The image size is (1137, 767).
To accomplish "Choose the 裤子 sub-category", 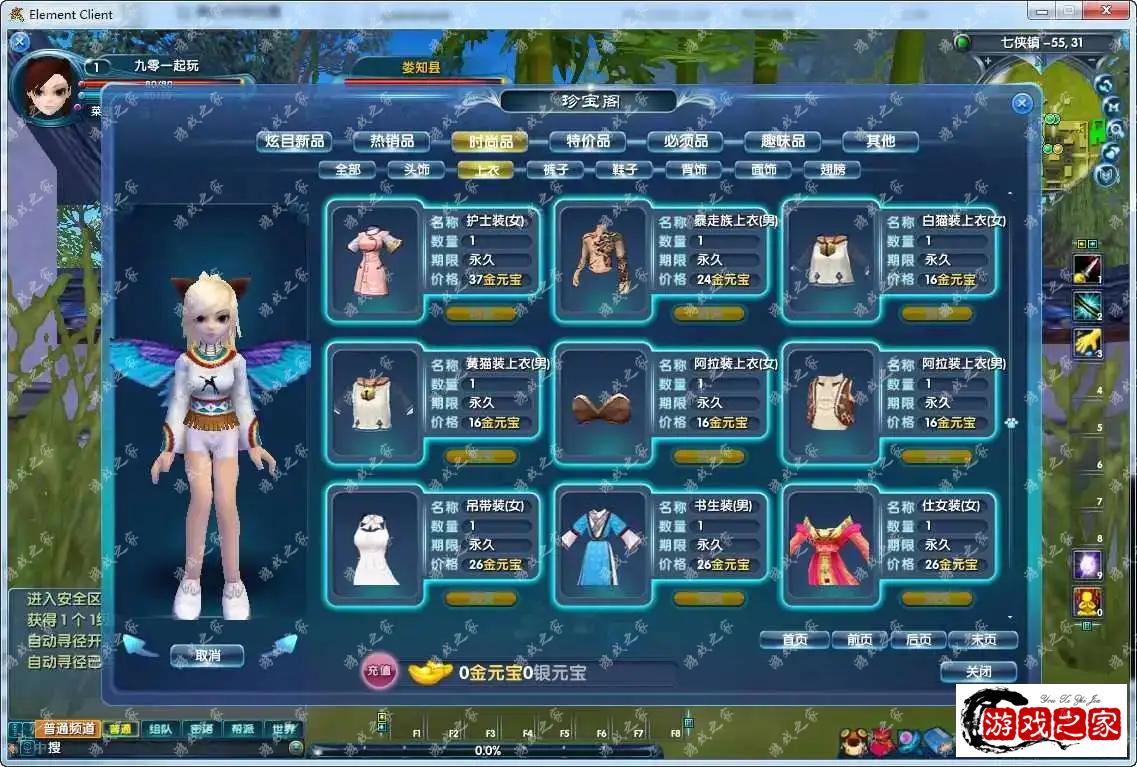I will pyautogui.click(x=555, y=170).
